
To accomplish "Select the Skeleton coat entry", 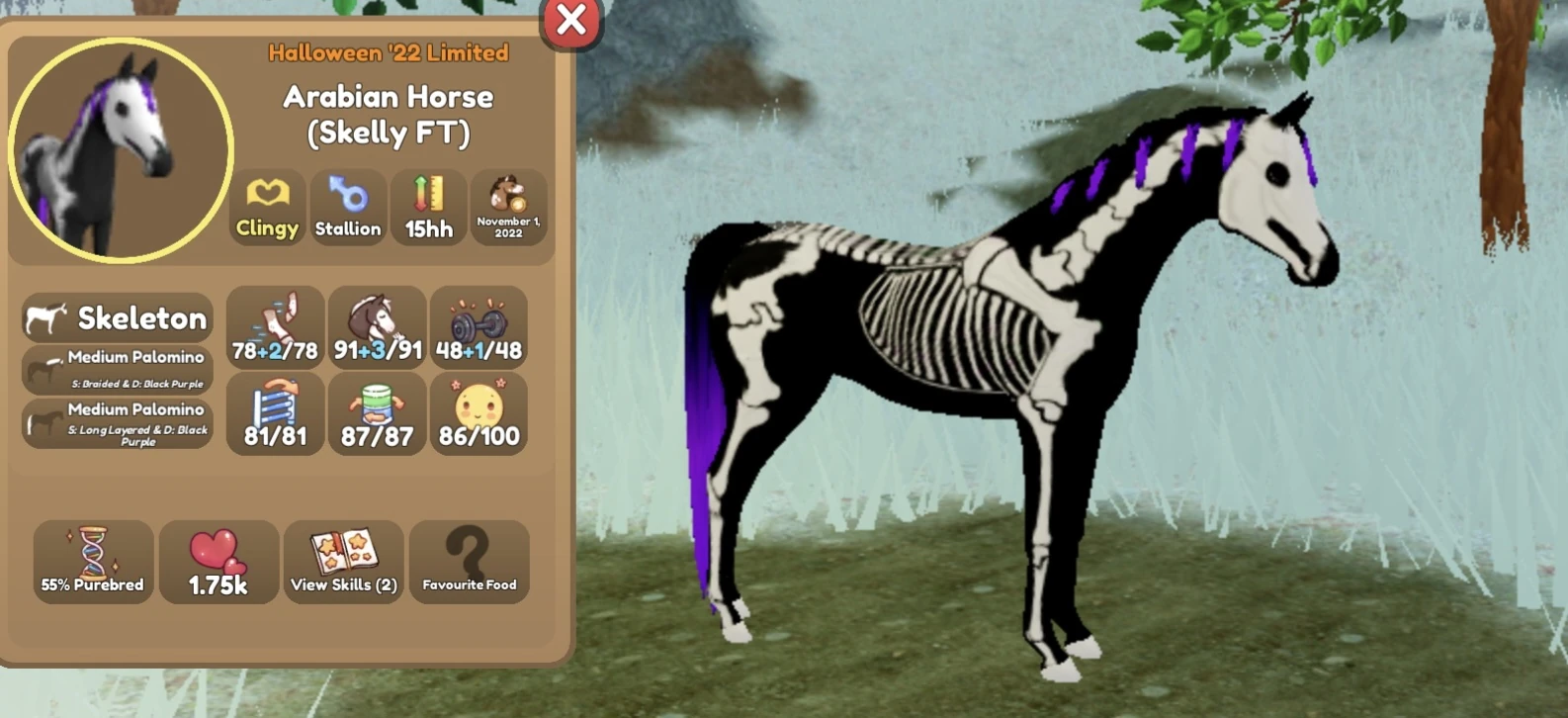I will pos(119,317).
